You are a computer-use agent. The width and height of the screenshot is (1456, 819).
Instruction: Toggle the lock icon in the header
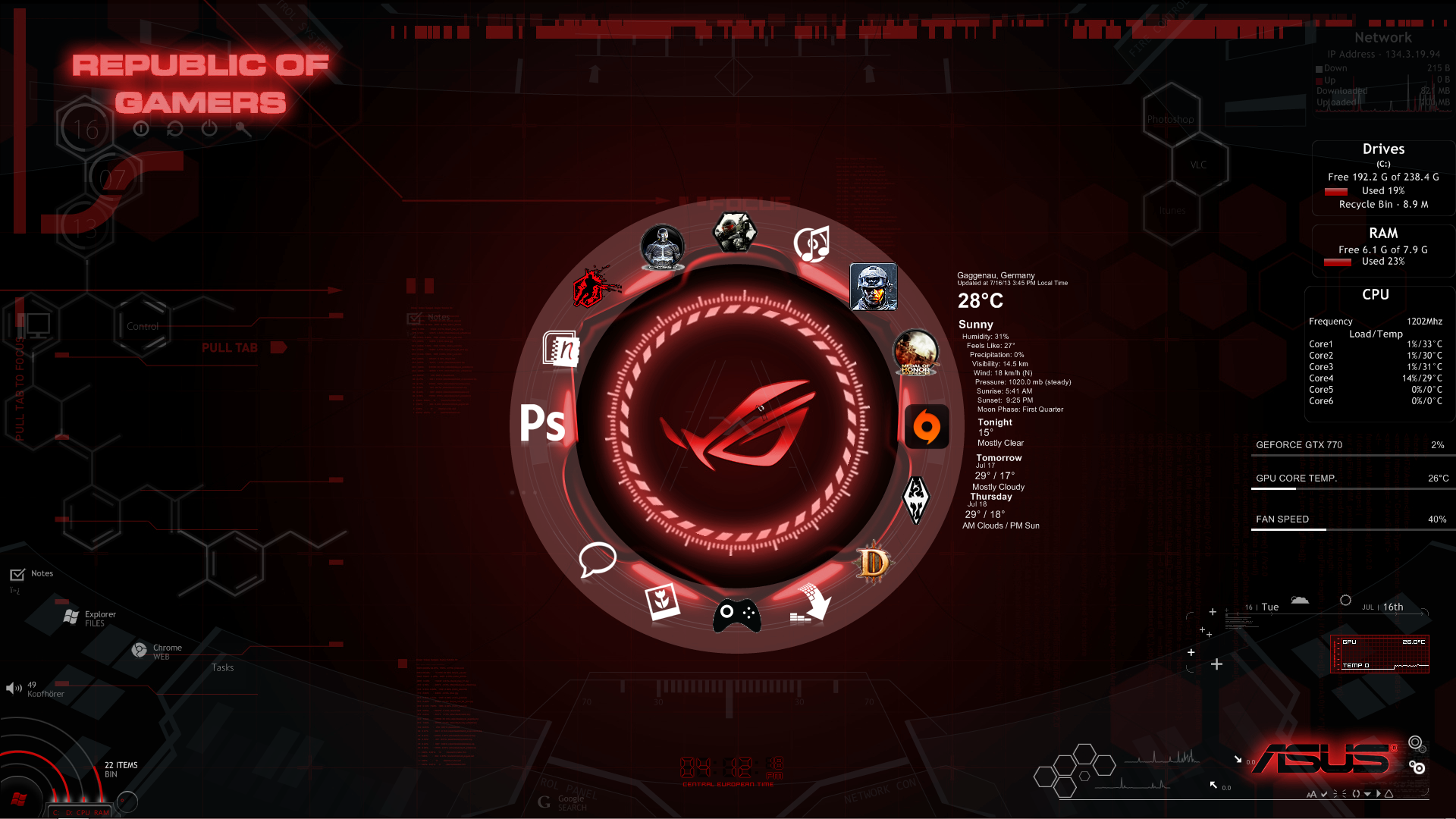point(243,129)
